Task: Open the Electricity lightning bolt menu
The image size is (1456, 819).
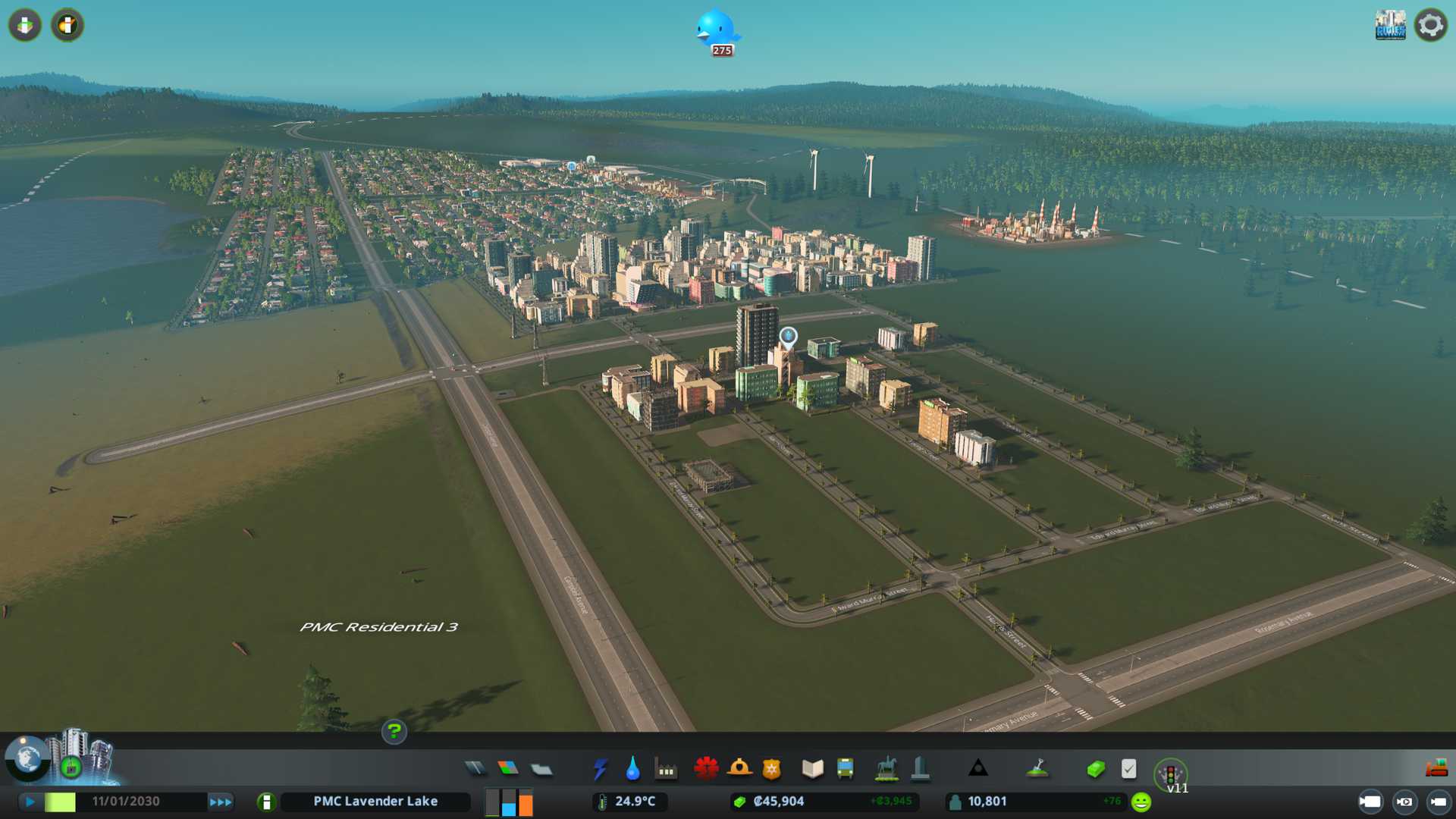Action: [600, 769]
